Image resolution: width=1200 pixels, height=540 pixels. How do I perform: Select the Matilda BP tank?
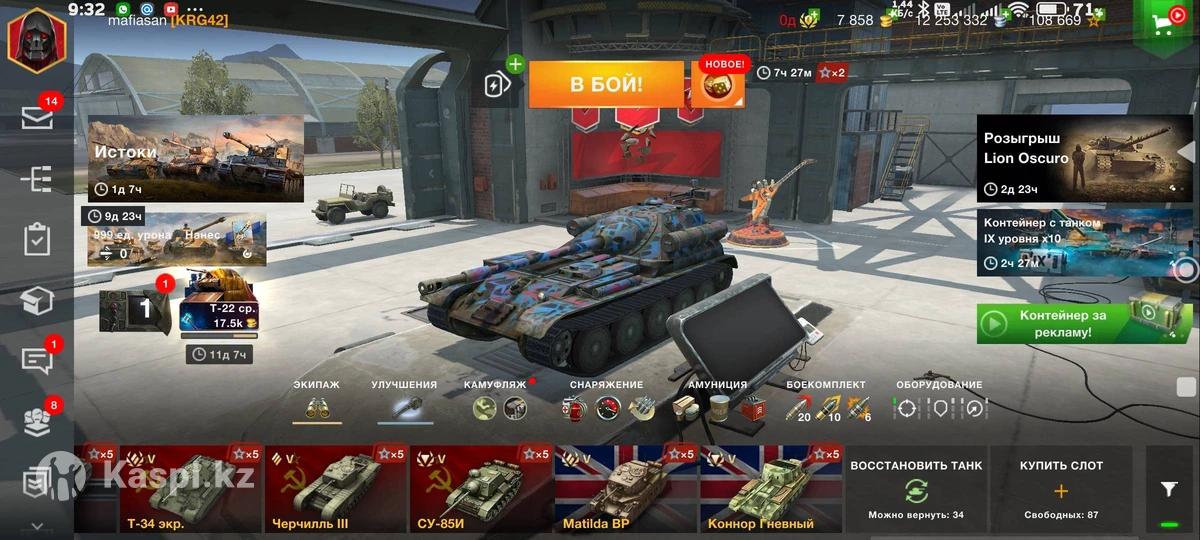coord(626,489)
